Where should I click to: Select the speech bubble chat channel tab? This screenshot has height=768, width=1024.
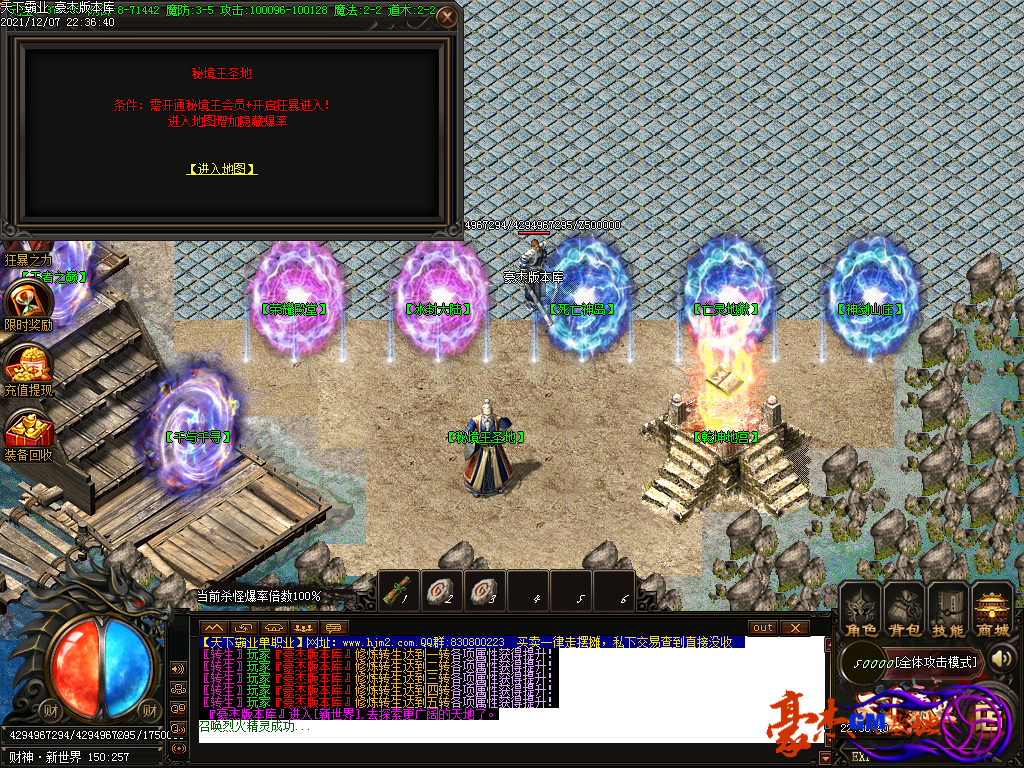pyautogui.click(x=332, y=627)
